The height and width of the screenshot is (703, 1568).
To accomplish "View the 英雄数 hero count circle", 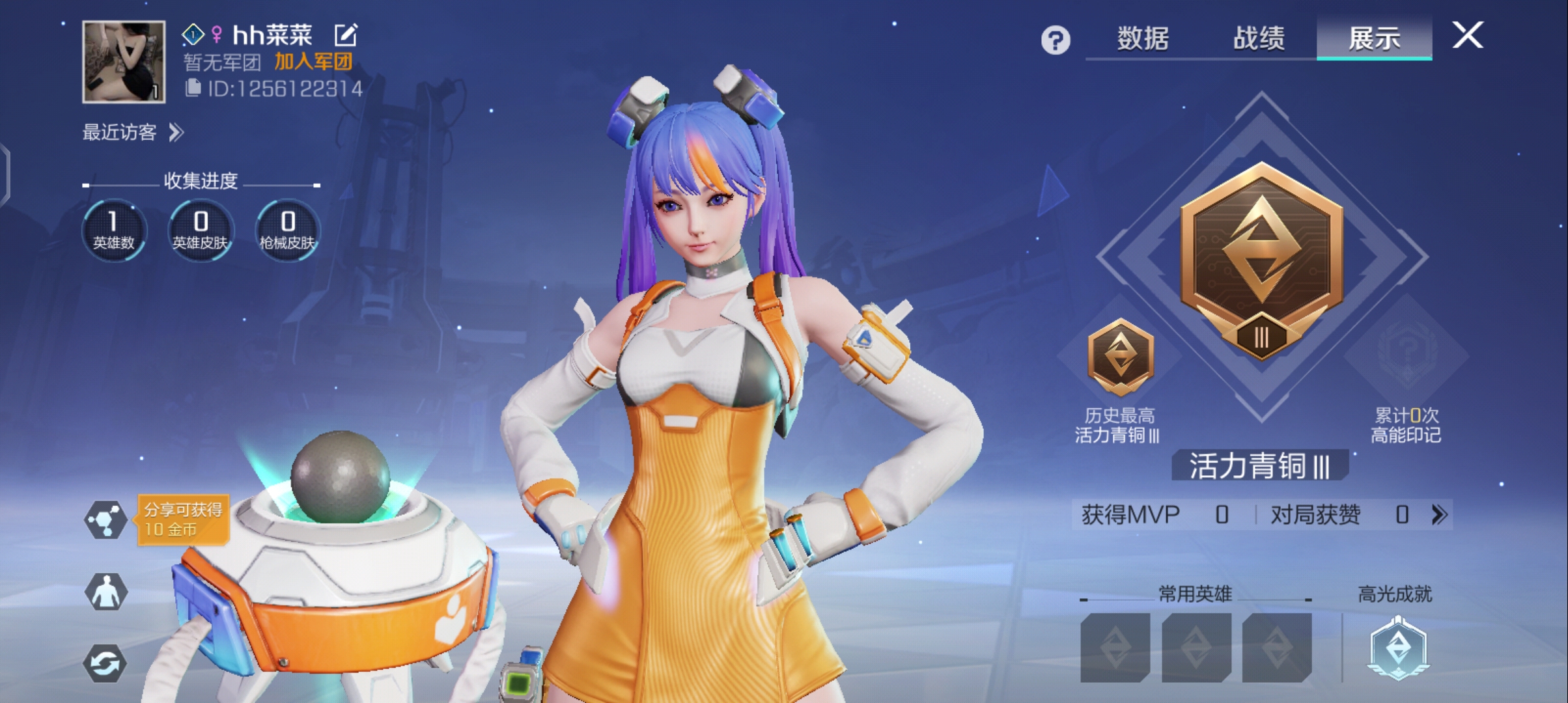I will (x=114, y=230).
